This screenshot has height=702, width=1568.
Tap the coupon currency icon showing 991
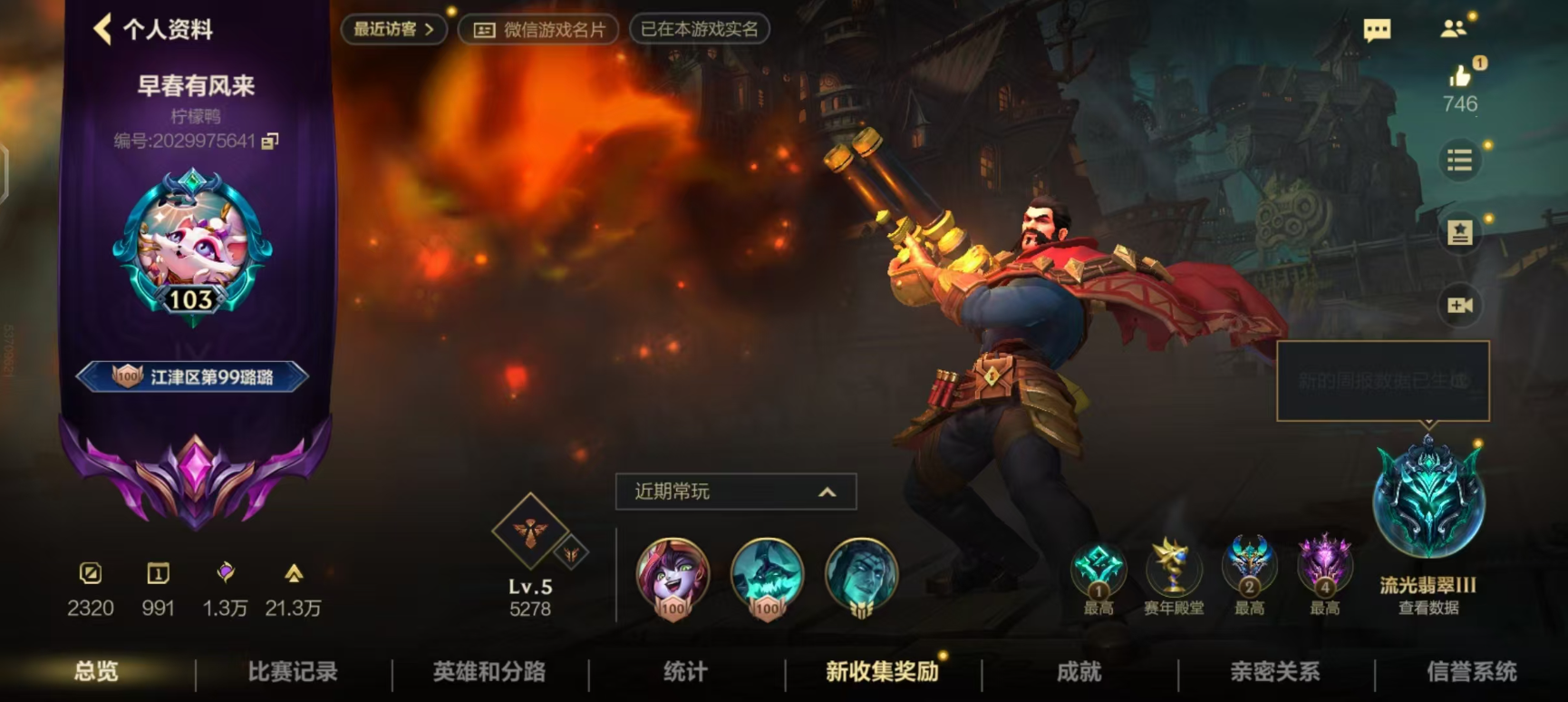[x=159, y=572]
